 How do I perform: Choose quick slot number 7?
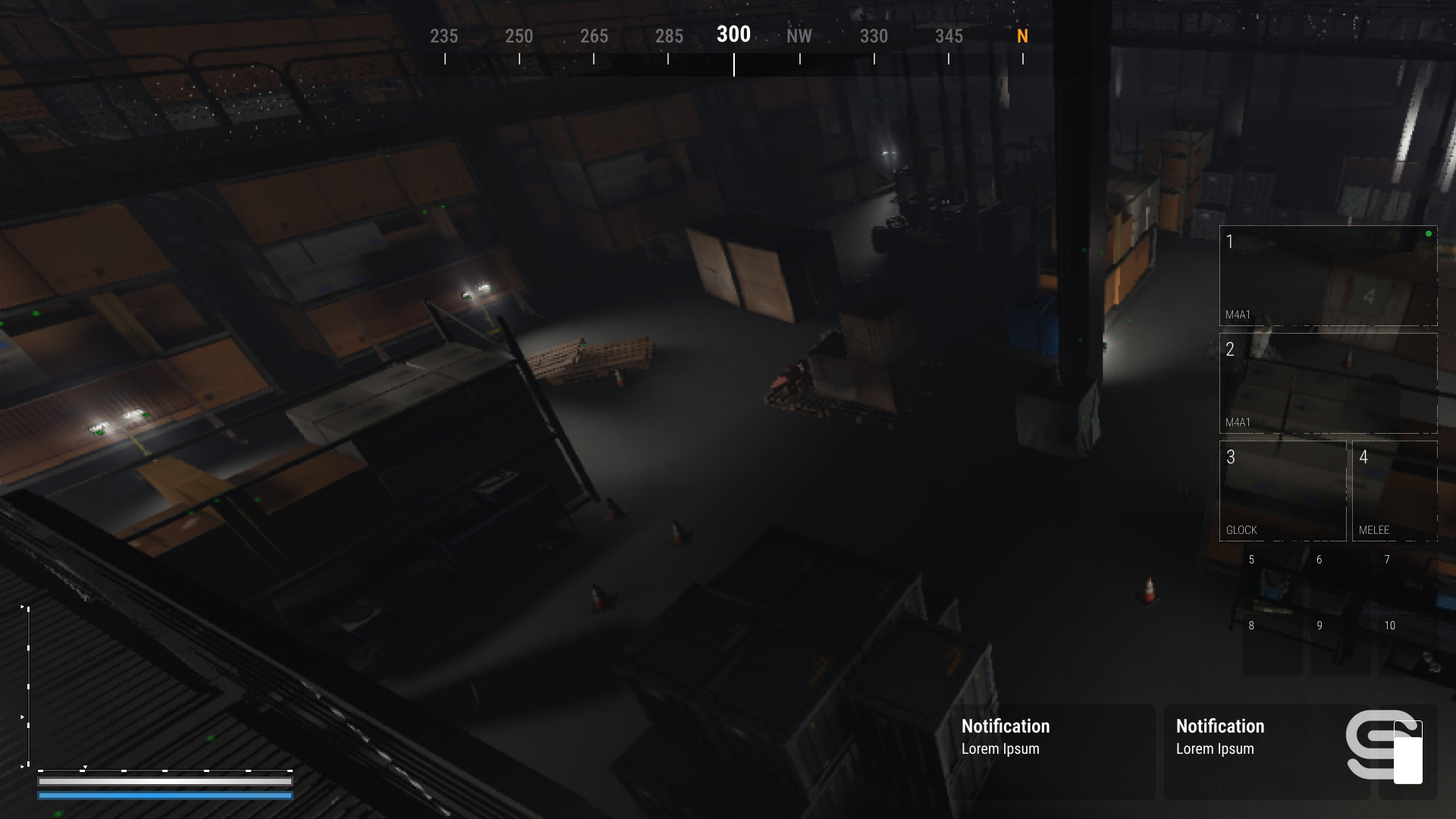point(1407,581)
